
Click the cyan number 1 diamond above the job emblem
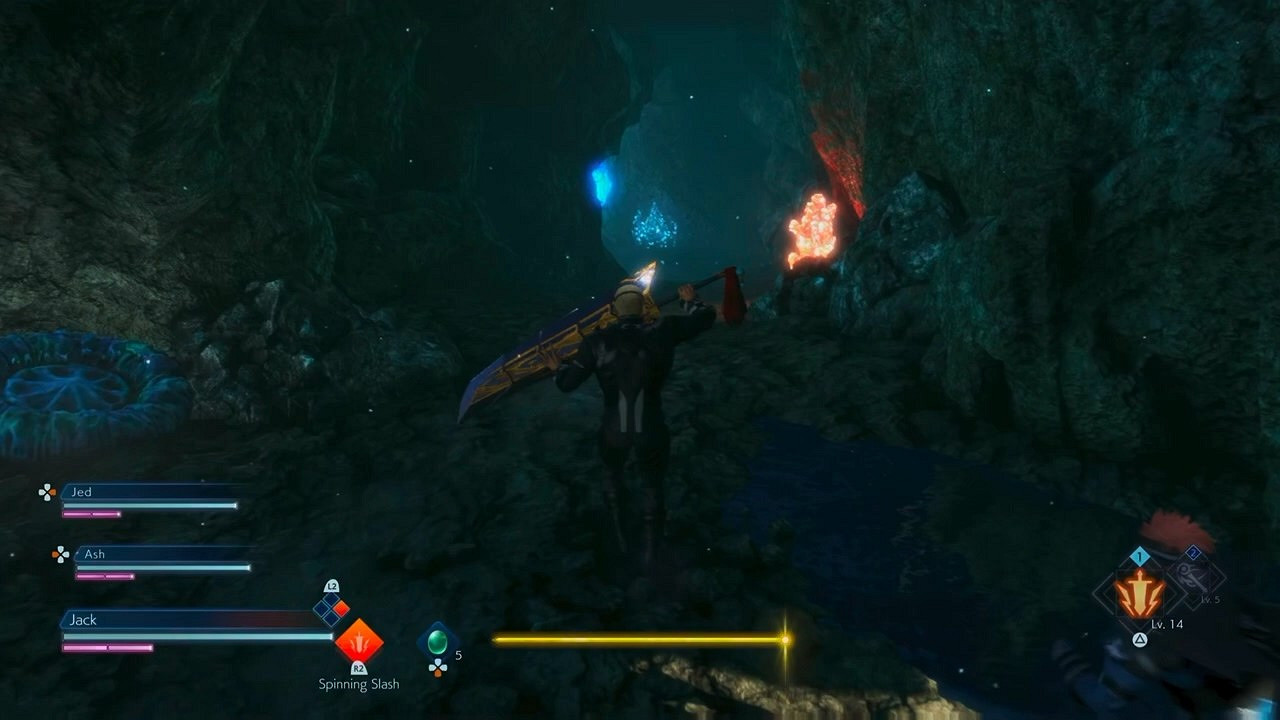[x=1140, y=556]
